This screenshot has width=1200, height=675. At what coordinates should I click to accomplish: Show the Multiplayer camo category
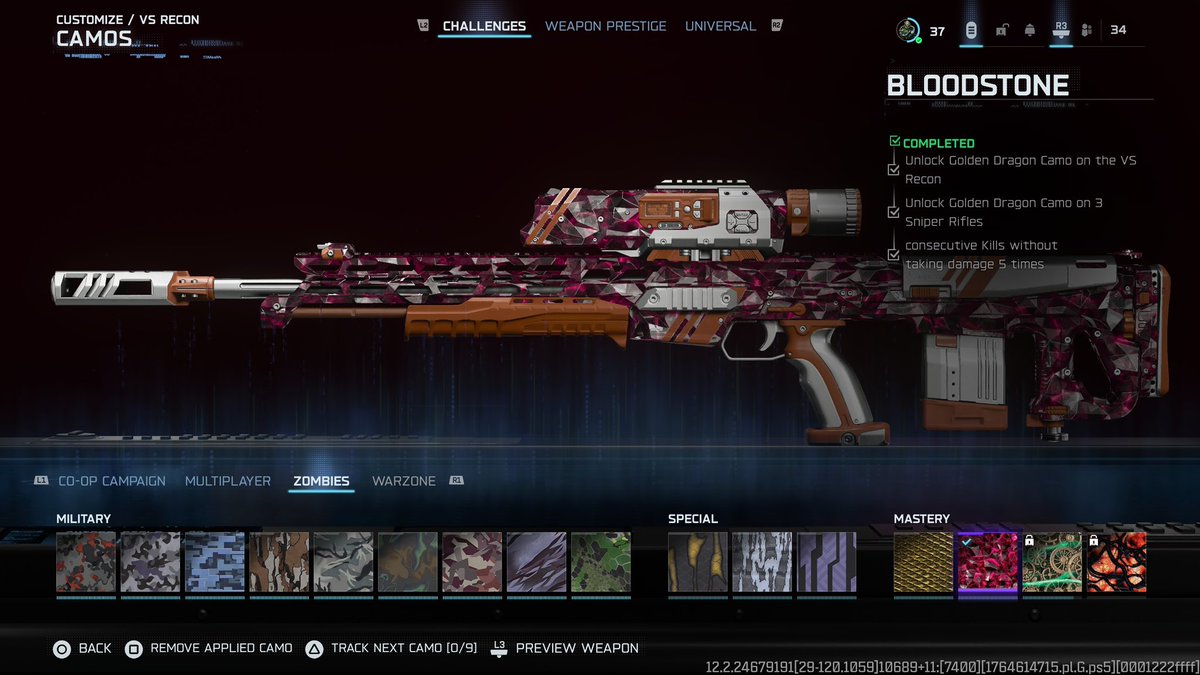coord(228,481)
